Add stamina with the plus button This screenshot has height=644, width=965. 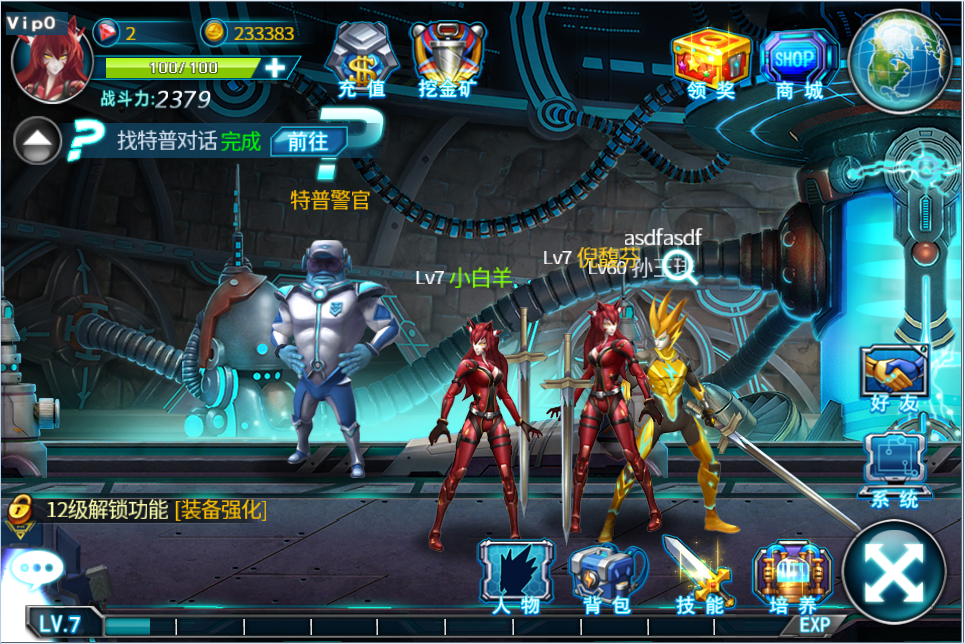pos(275,68)
